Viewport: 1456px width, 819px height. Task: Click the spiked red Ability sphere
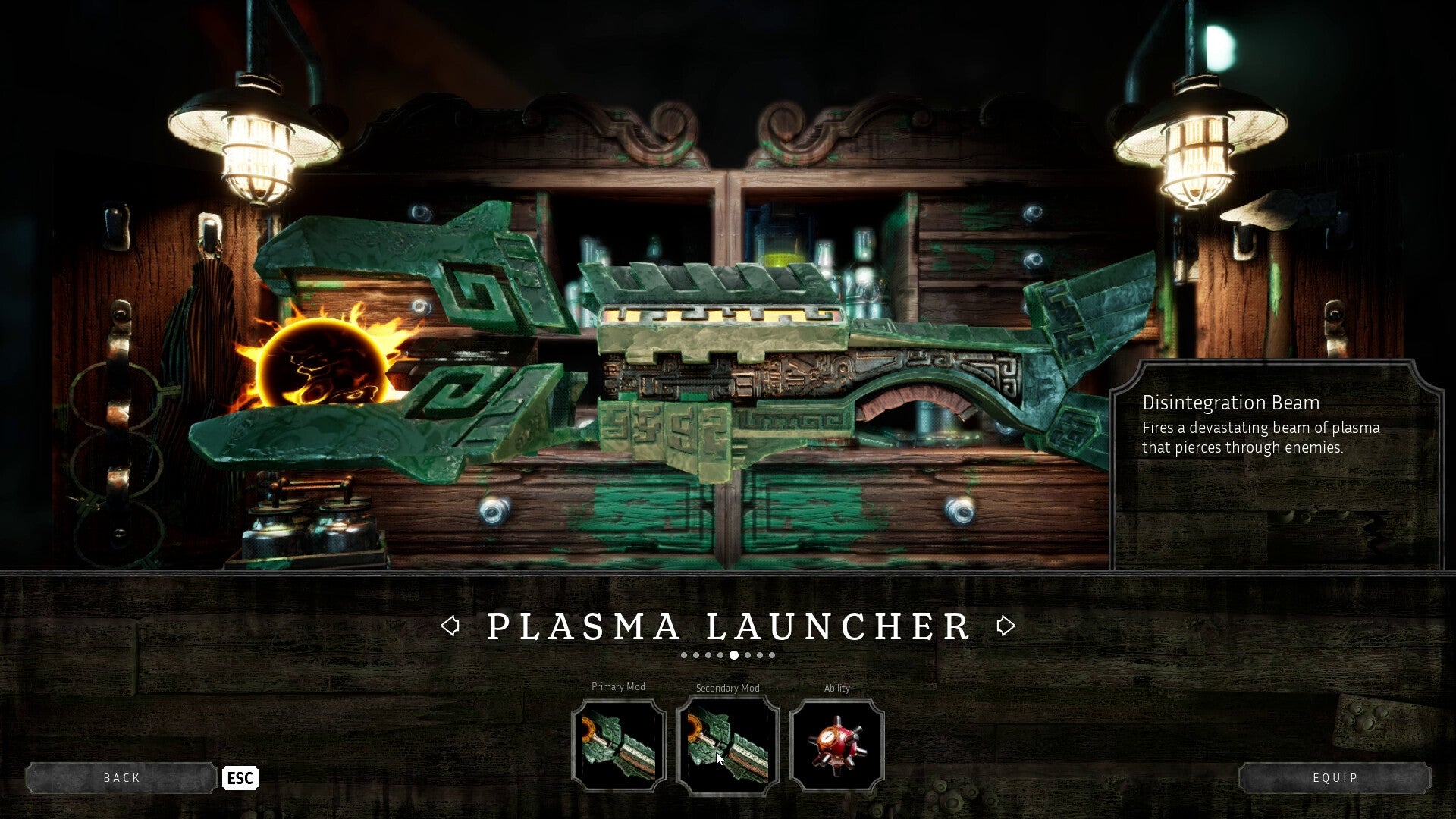[x=836, y=745]
